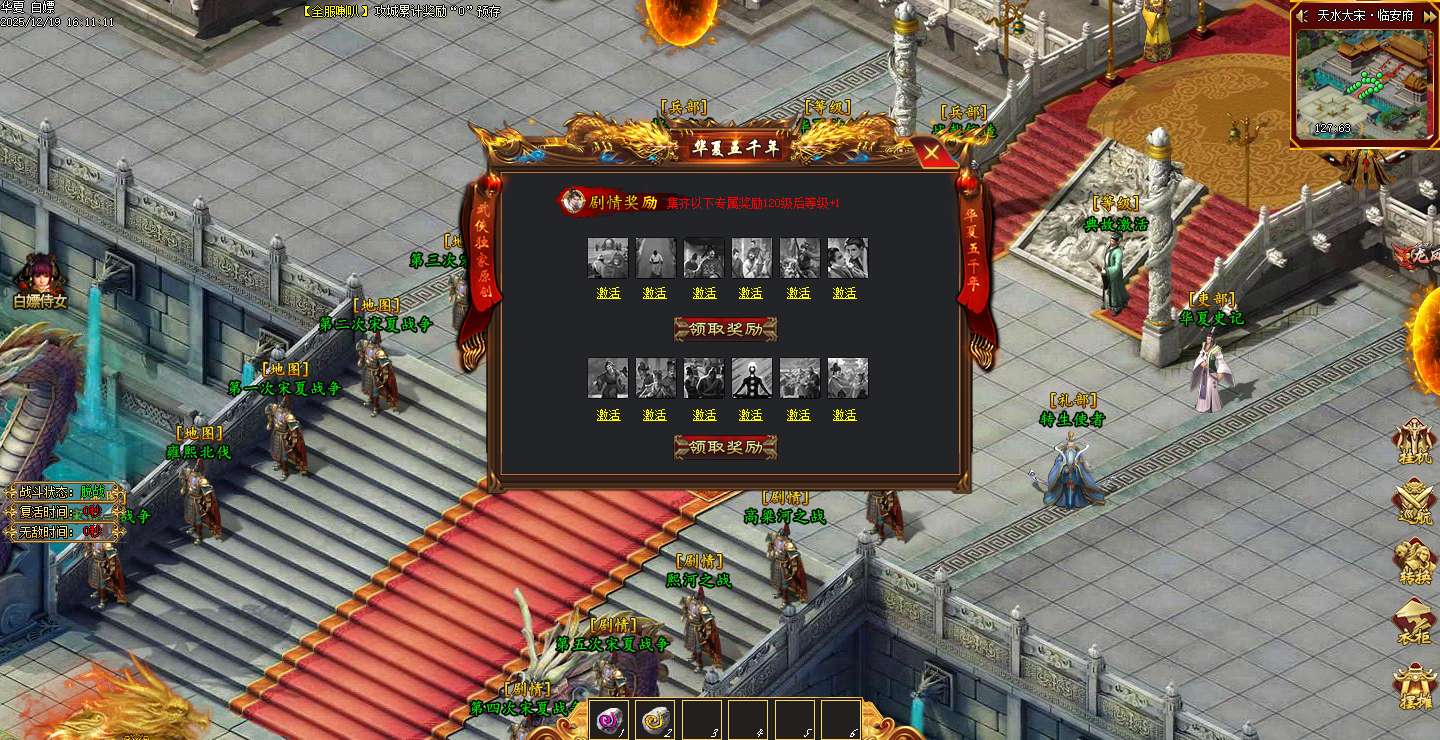The width and height of the screenshot is (1440, 740).
Task: Select the meditating silhouette thumbnail
Action: click(x=751, y=378)
